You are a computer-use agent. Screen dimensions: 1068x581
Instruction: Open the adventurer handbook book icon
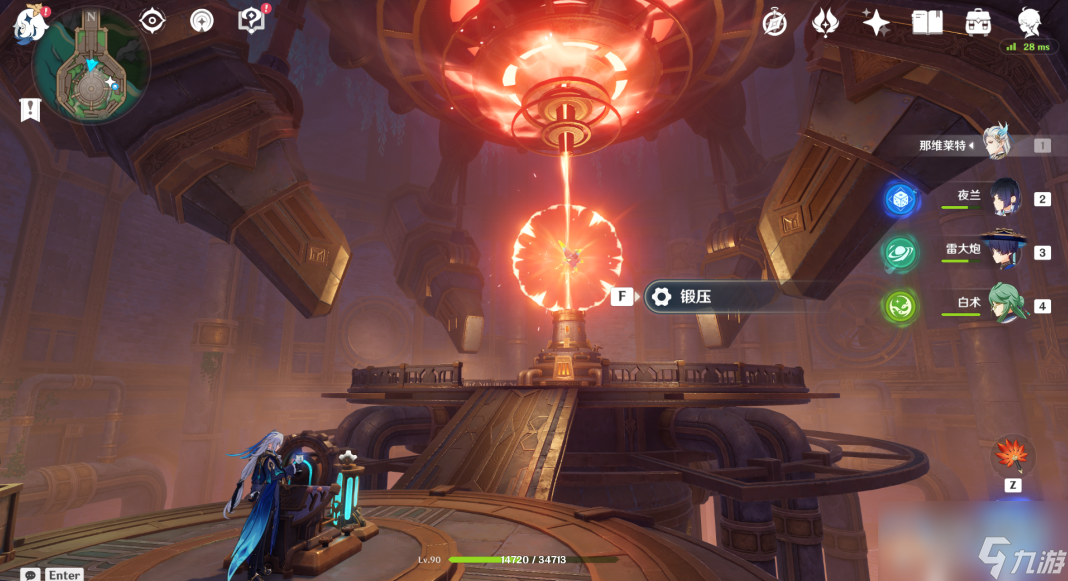point(927,22)
